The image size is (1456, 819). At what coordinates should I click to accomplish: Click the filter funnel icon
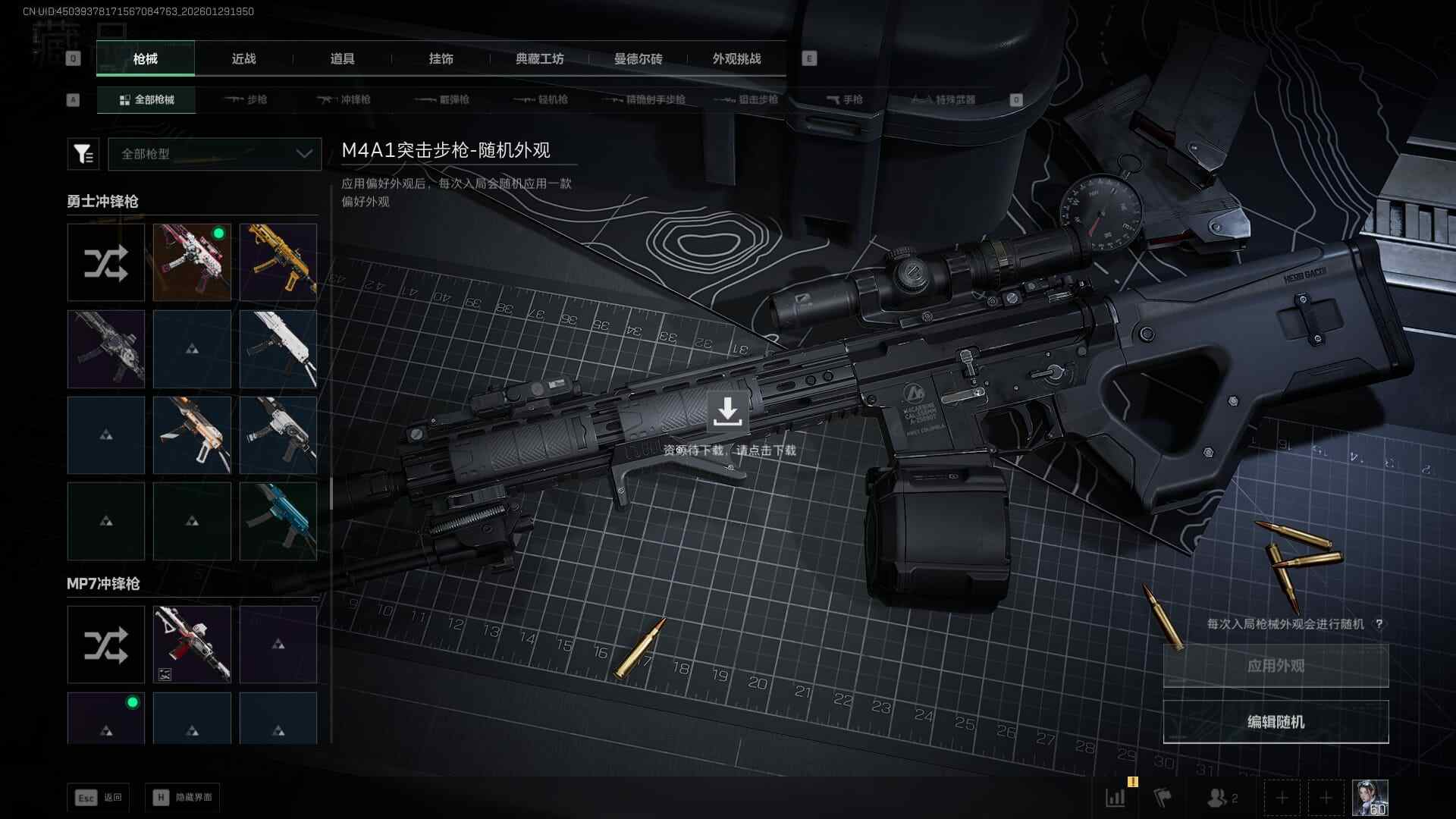click(83, 154)
